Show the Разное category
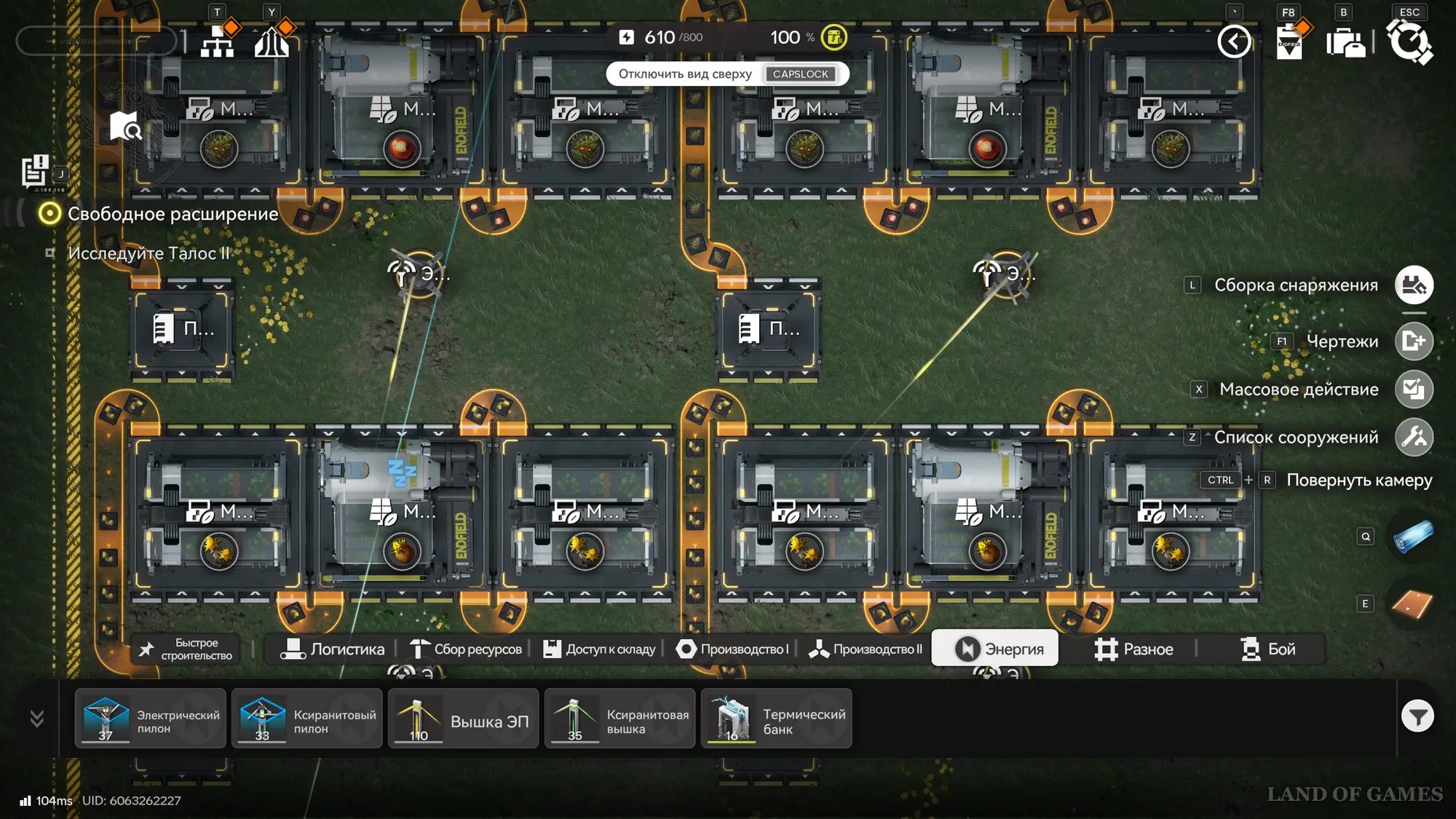Screen dimensions: 1456x819 click(x=1133, y=649)
